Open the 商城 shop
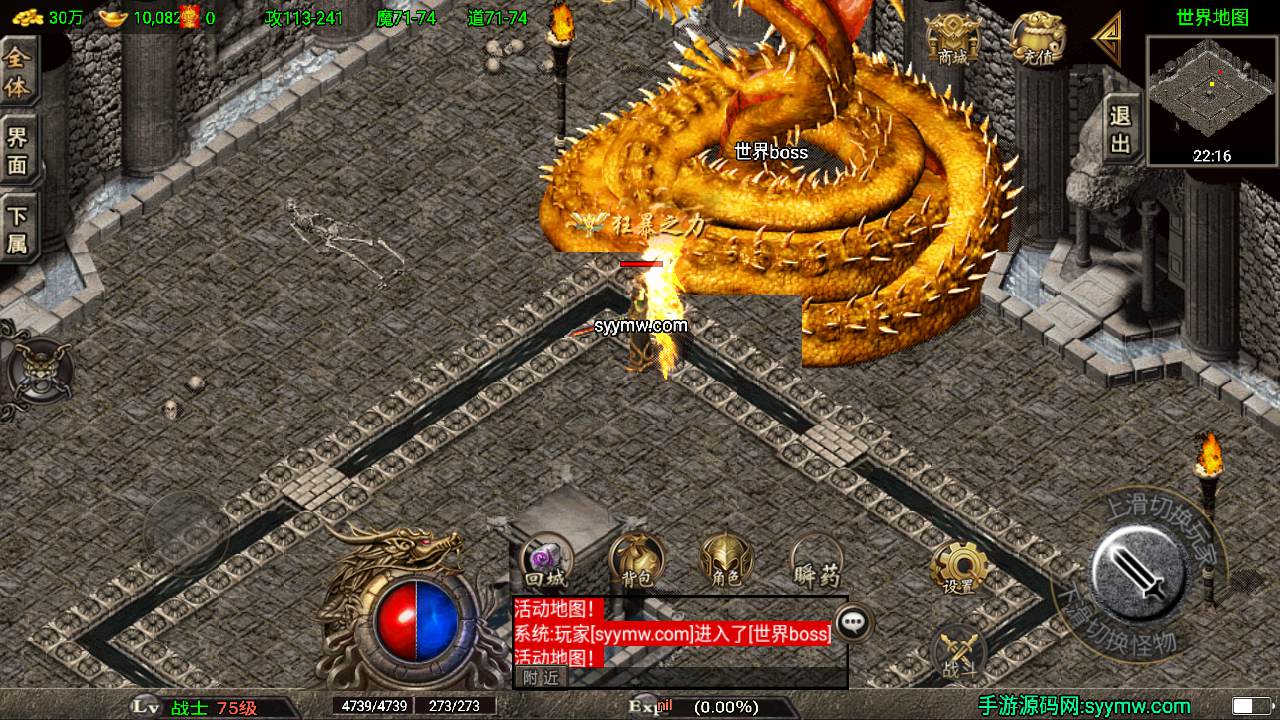1280x720 pixels. 951,42
